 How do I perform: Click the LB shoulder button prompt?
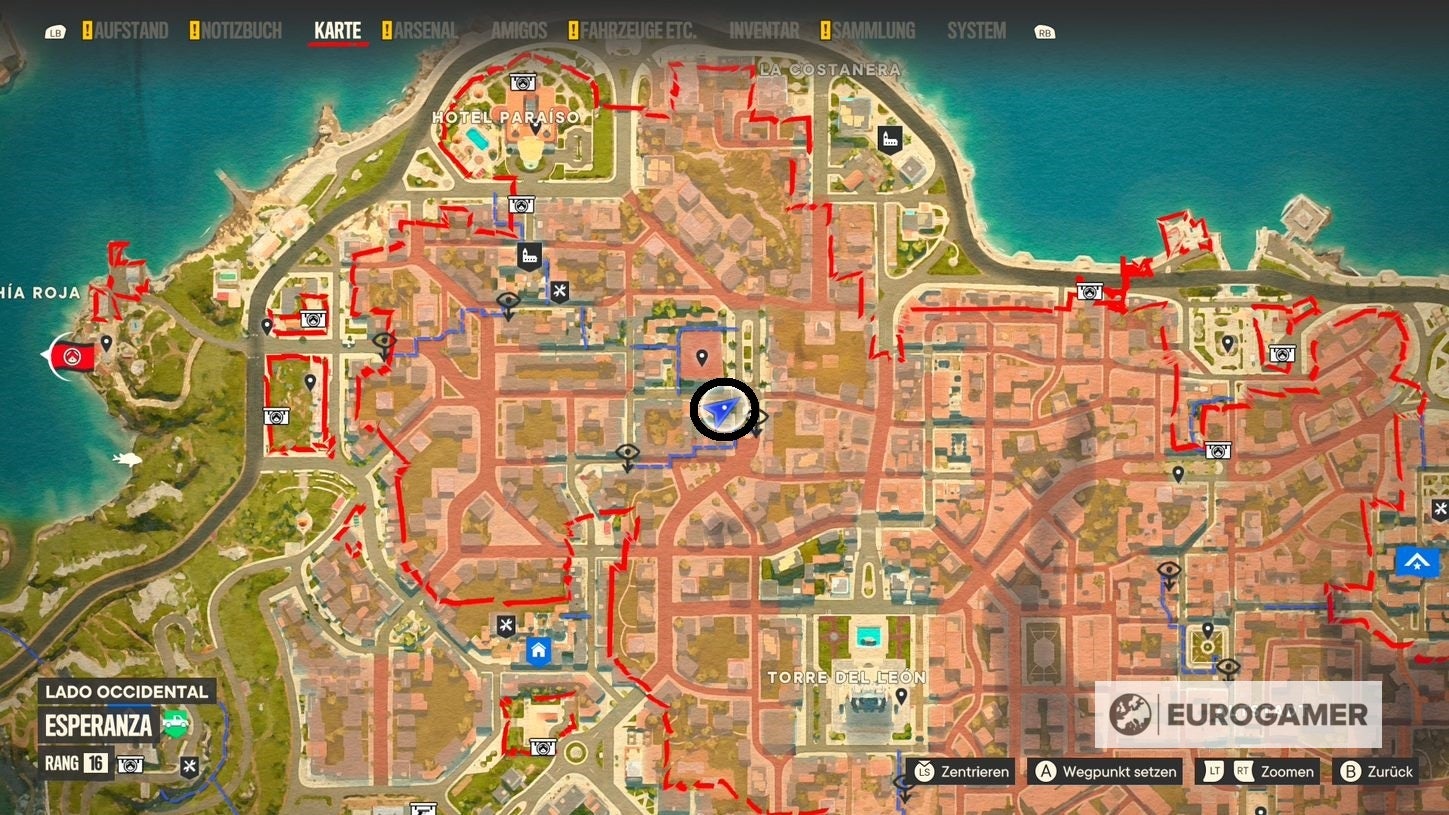[x=55, y=31]
